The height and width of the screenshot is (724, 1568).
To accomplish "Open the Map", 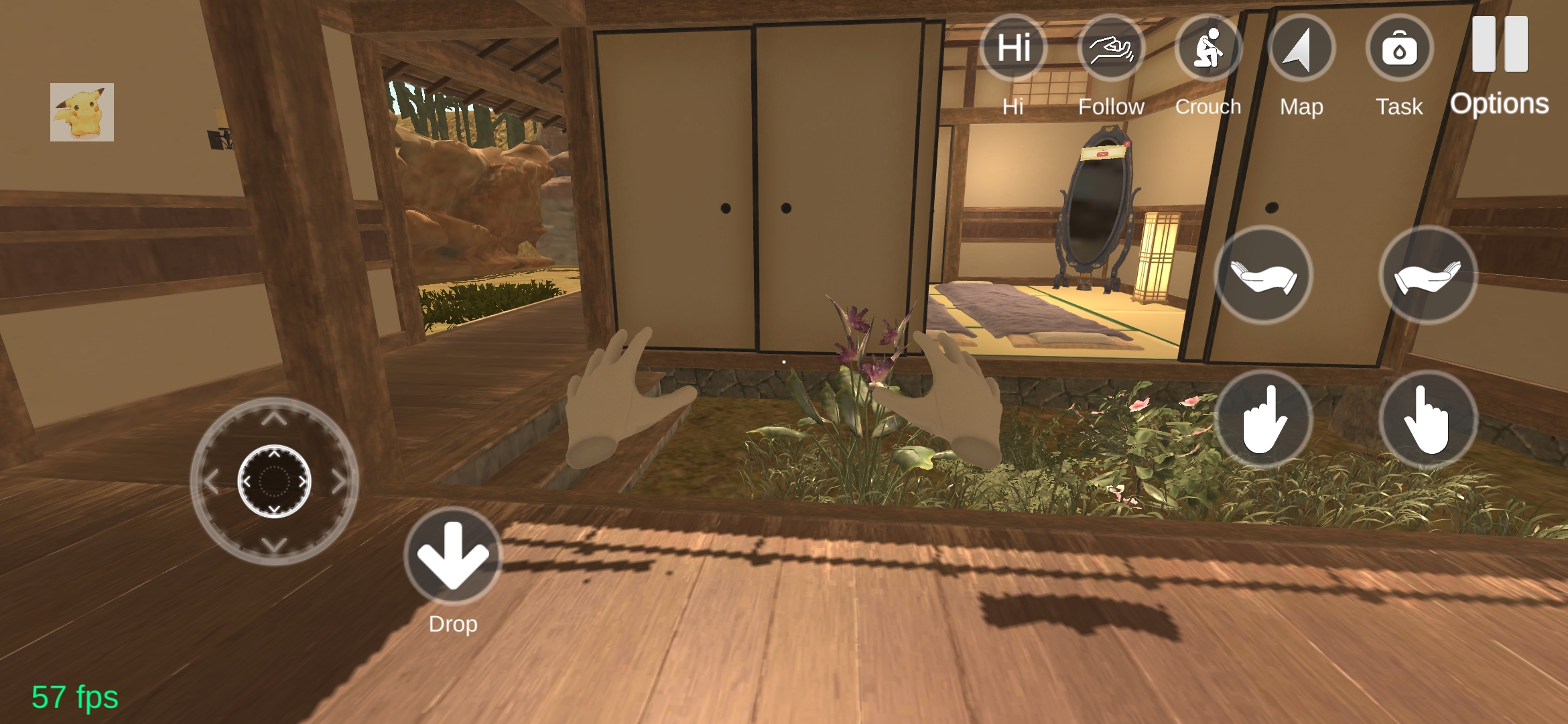I will tap(1301, 48).
